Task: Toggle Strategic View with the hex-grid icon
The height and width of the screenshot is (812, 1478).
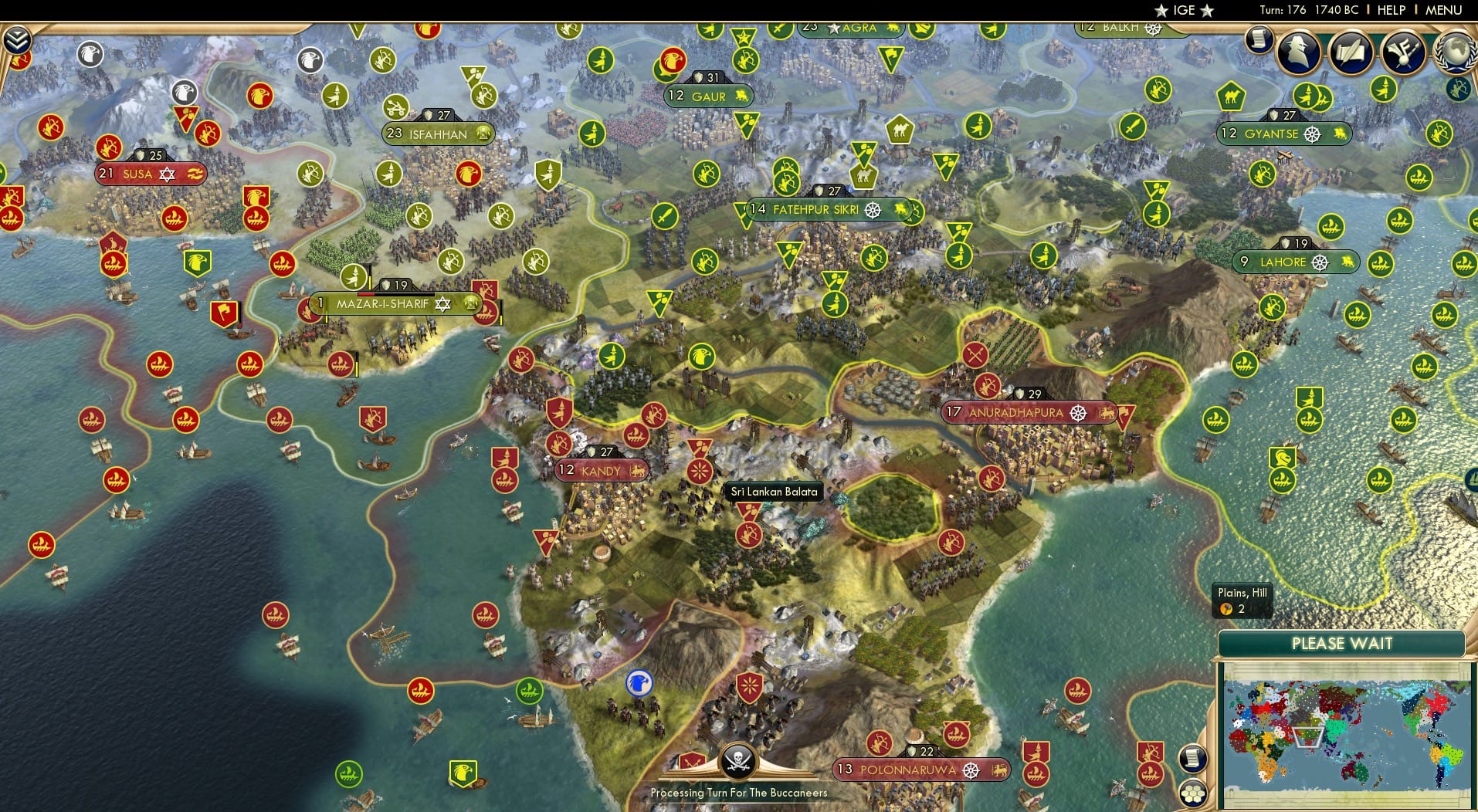Action: pos(1193,793)
